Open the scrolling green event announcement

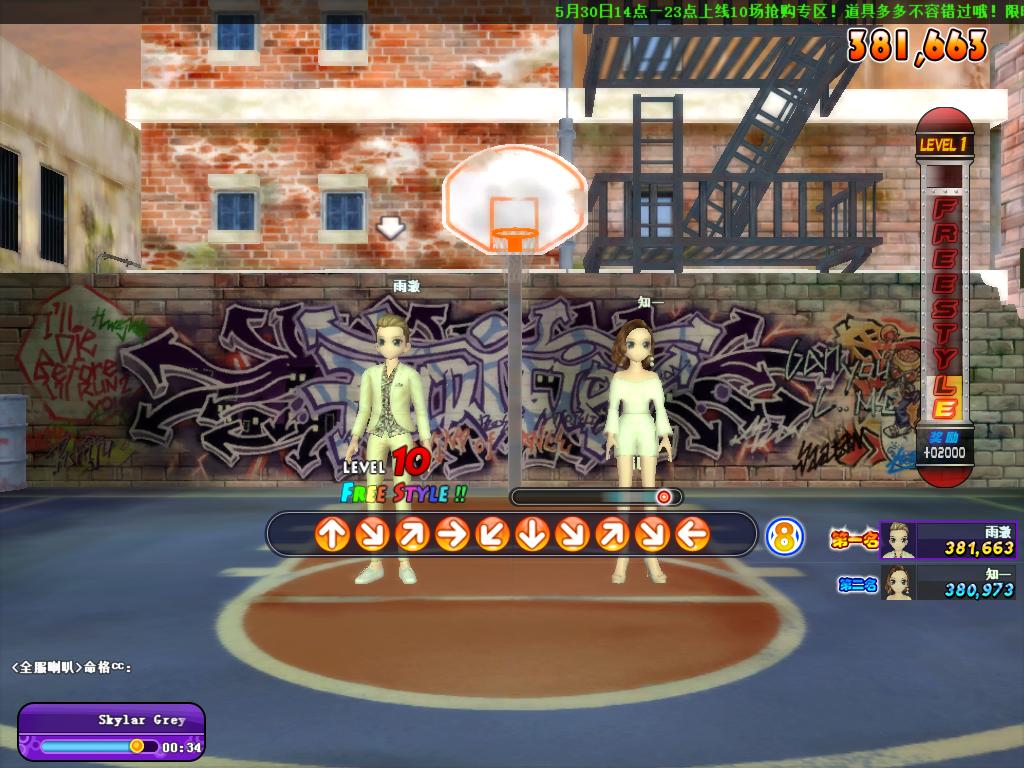pos(788,11)
